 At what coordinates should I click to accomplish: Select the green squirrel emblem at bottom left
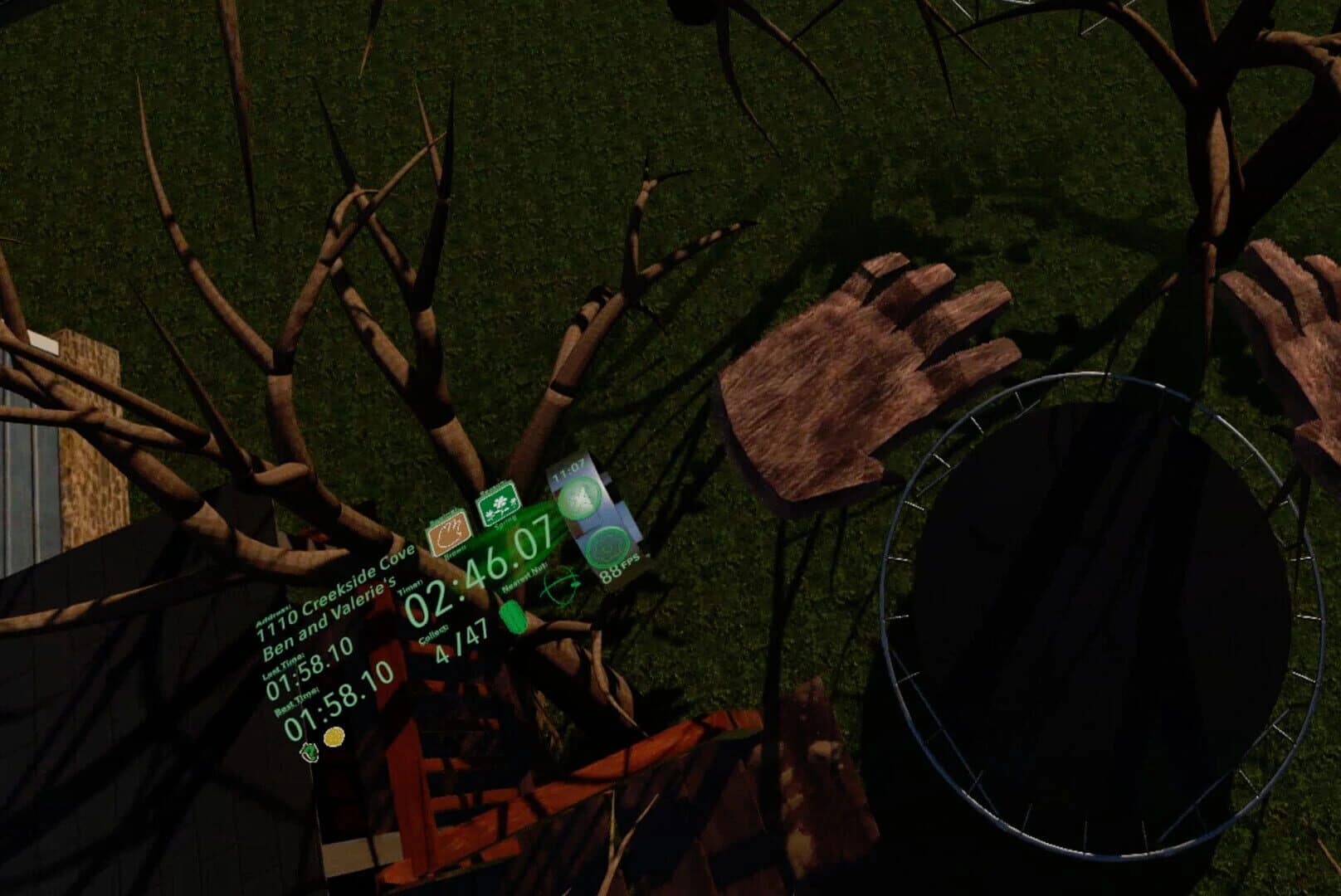tap(309, 751)
